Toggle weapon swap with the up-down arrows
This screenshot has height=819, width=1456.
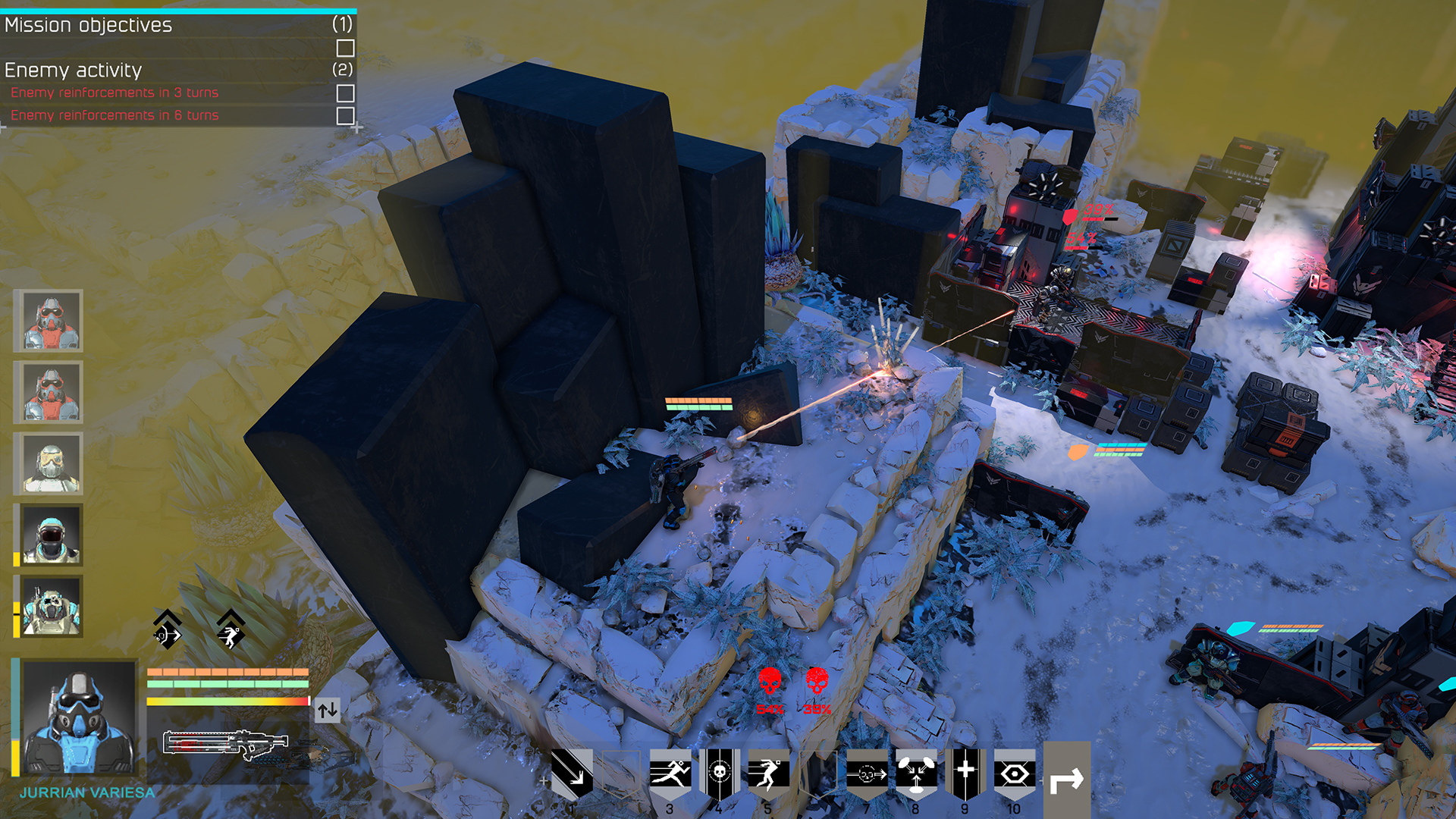pyautogui.click(x=328, y=711)
